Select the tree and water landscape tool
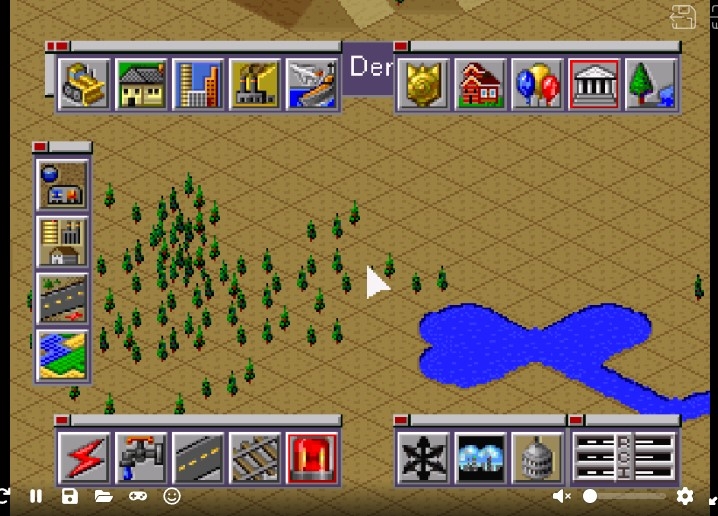Image resolution: width=718 pixels, height=516 pixels. [651, 84]
